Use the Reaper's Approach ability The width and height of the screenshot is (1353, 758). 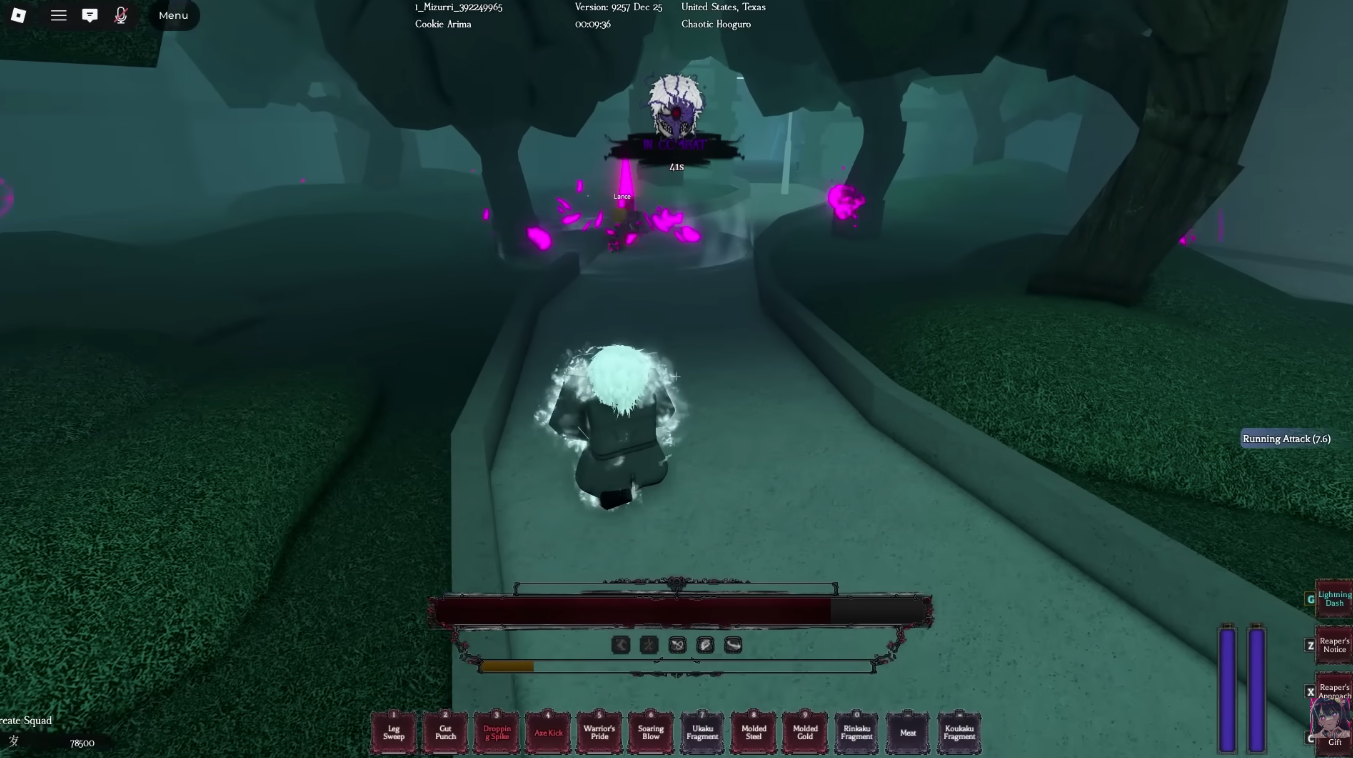click(1333, 691)
